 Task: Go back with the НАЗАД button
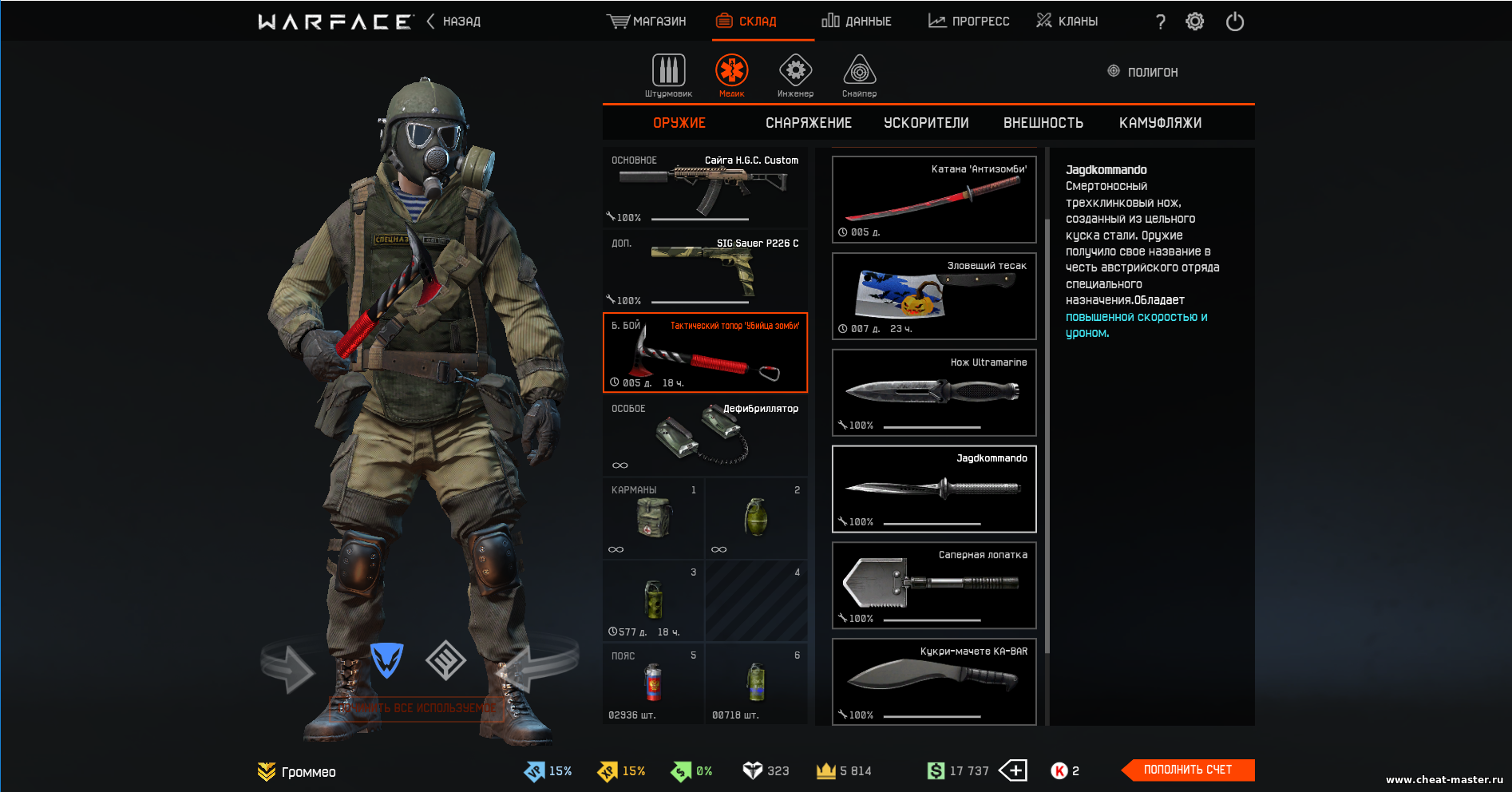454,22
